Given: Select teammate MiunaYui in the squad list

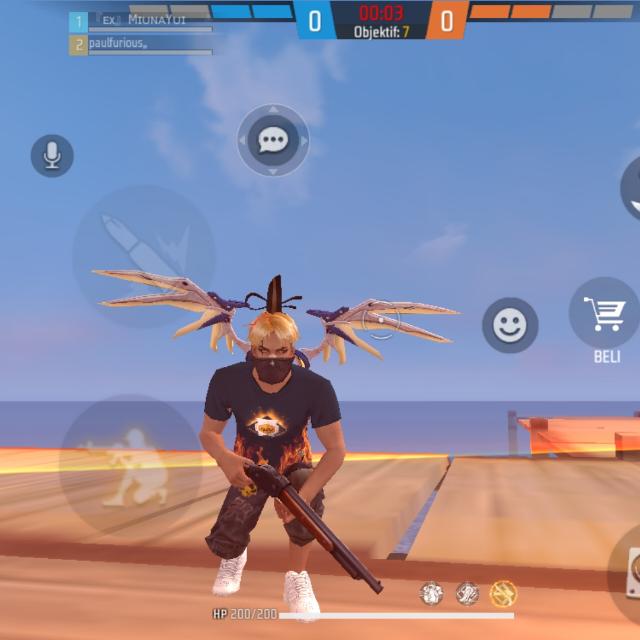Looking at the screenshot, I should click(140, 21).
